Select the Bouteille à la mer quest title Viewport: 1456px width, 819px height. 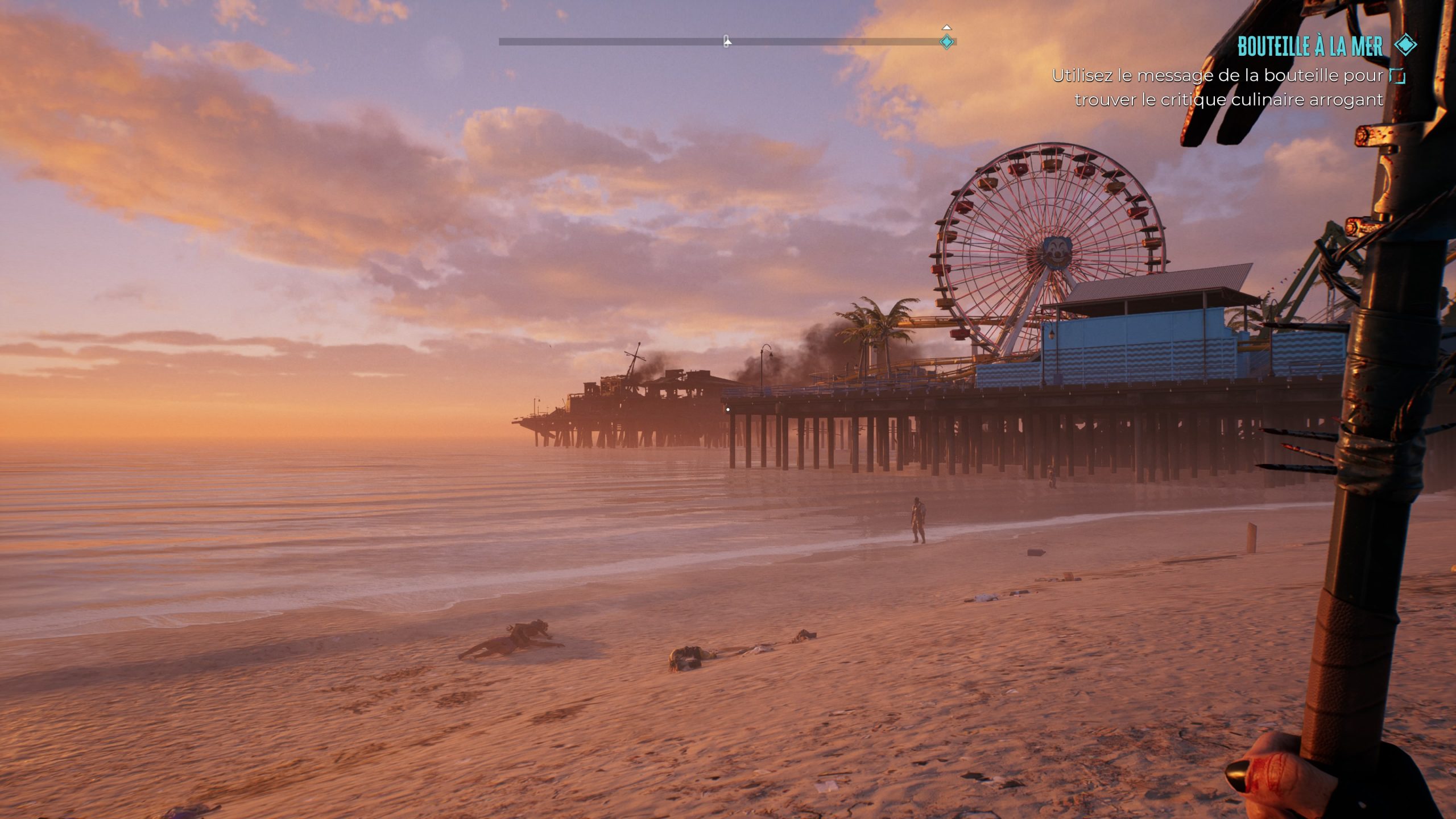[1309, 47]
